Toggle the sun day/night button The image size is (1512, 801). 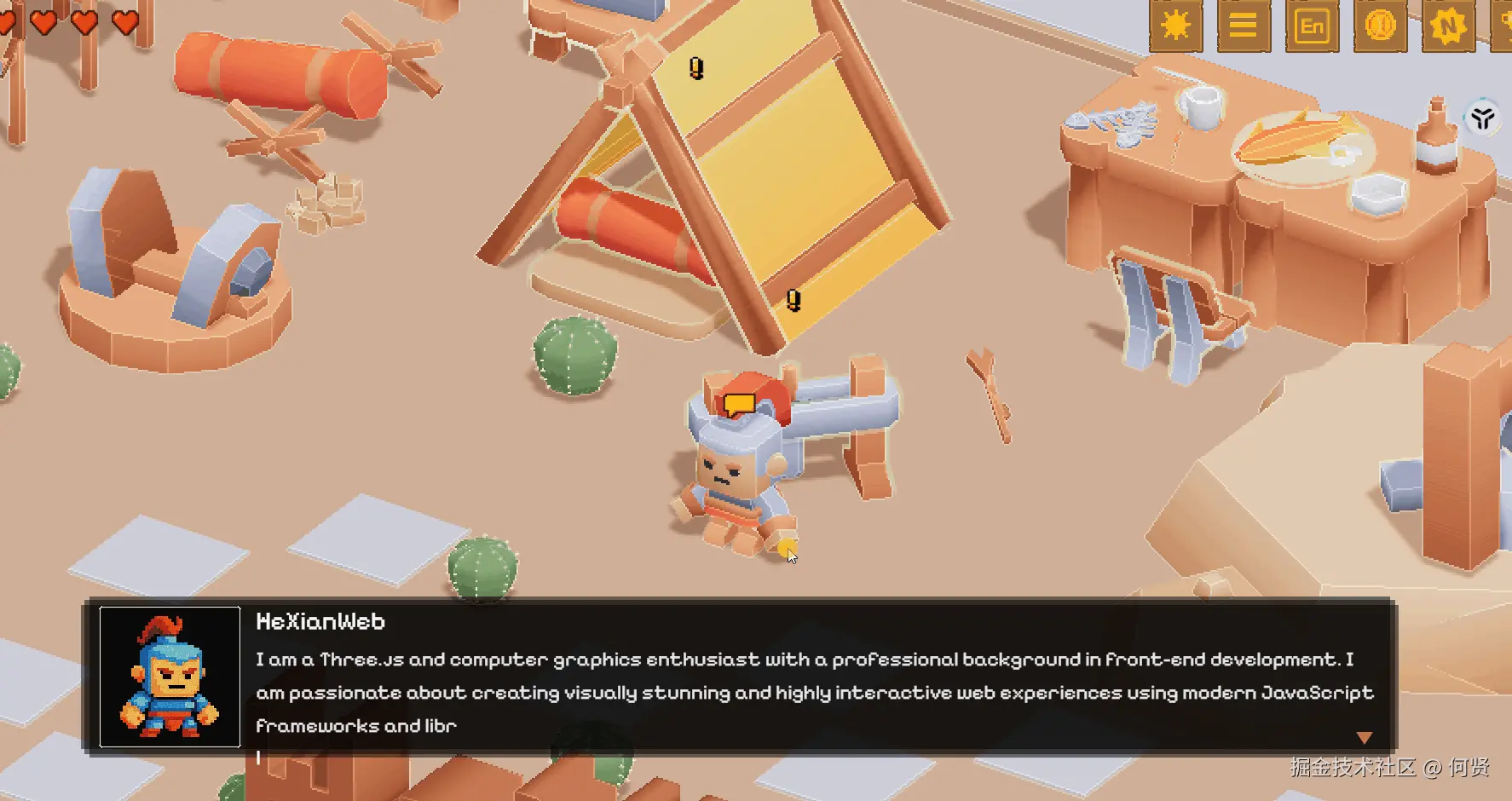tap(1175, 26)
